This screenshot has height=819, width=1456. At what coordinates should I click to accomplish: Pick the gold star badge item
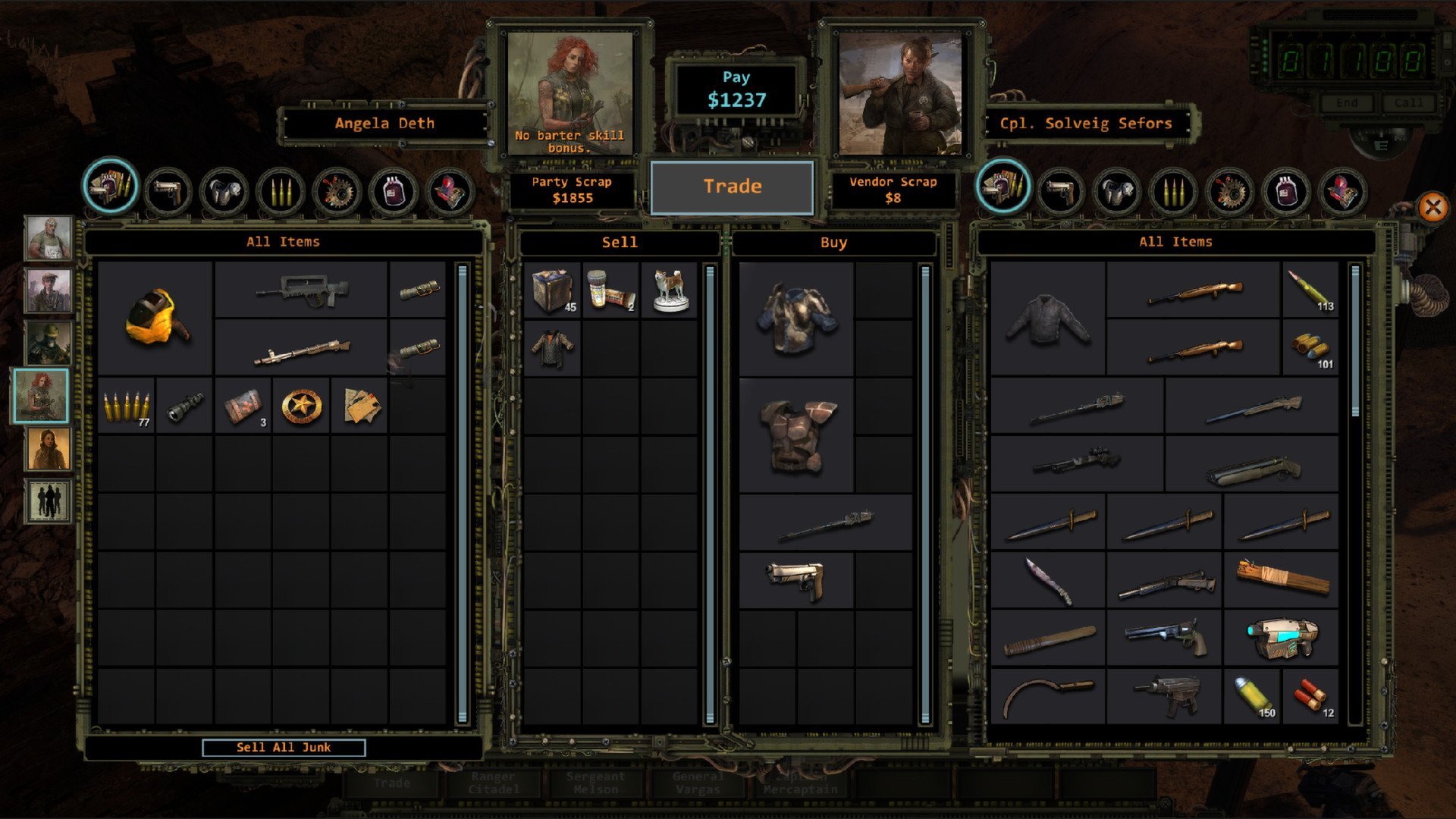coord(301,406)
